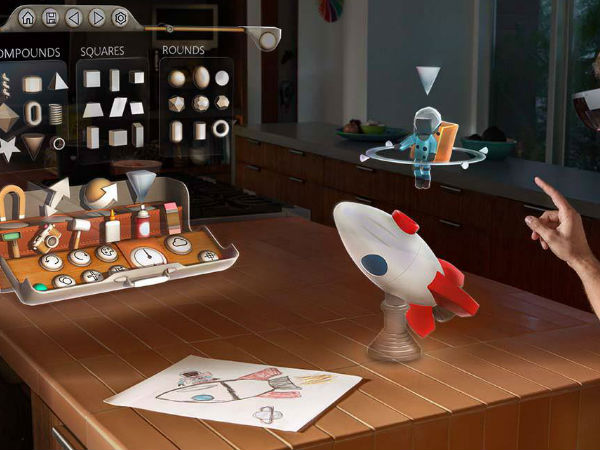Open the Squares shape category
Viewport: 600px width, 450px height.
(100, 51)
